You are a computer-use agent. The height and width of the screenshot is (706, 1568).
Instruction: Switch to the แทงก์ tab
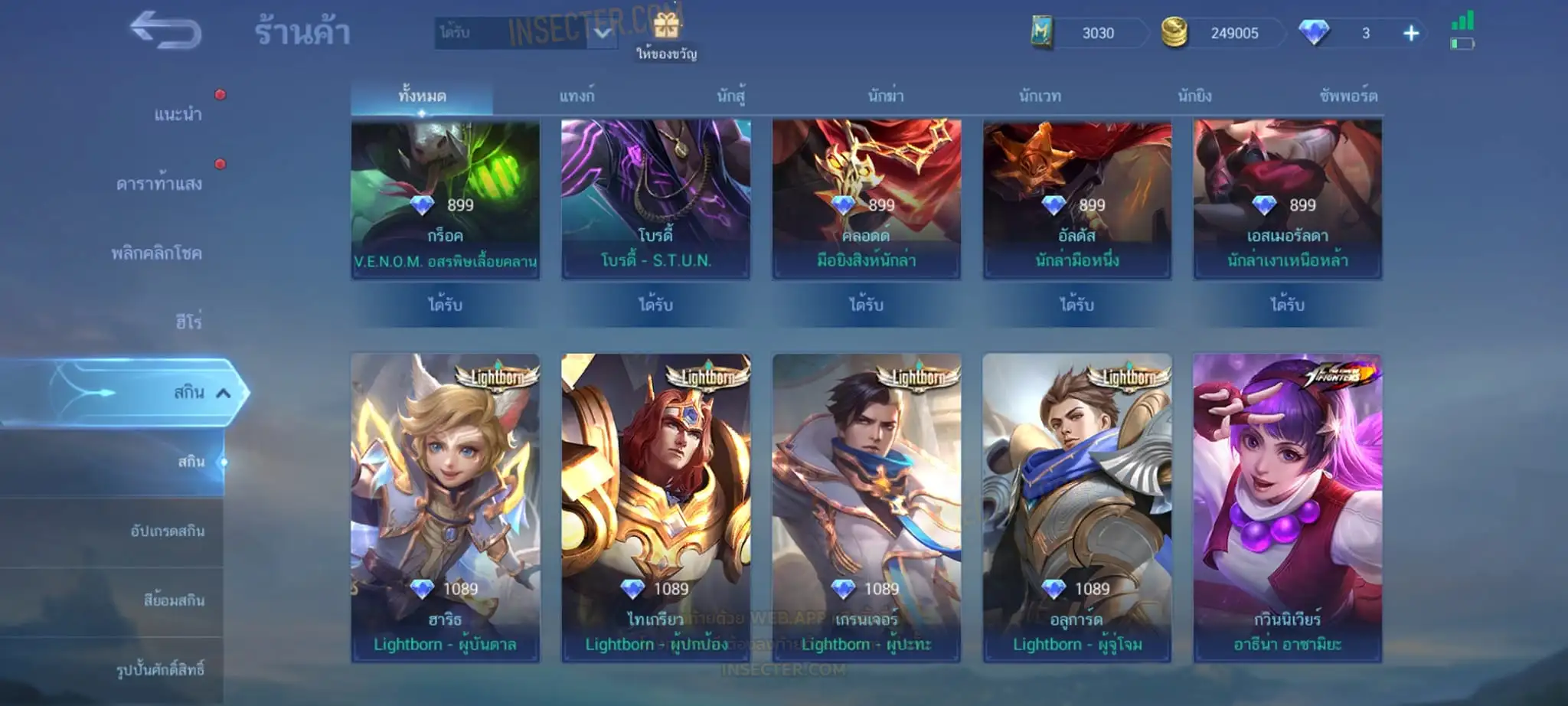[577, 96]
